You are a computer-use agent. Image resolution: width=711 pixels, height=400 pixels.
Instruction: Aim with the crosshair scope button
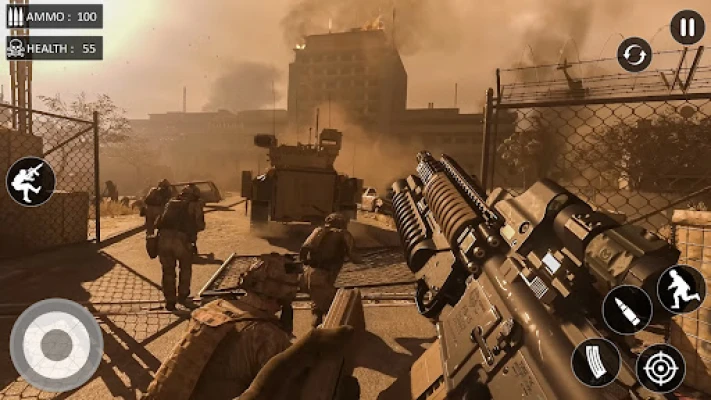661,368
